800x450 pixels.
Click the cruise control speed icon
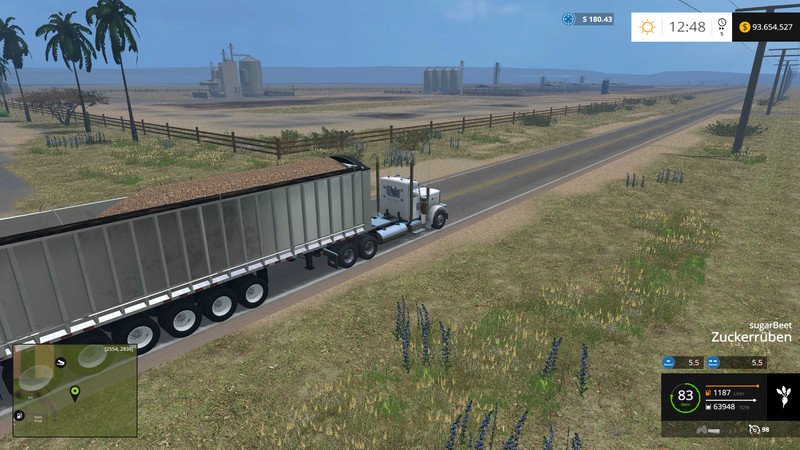click(x=754, y=429)
